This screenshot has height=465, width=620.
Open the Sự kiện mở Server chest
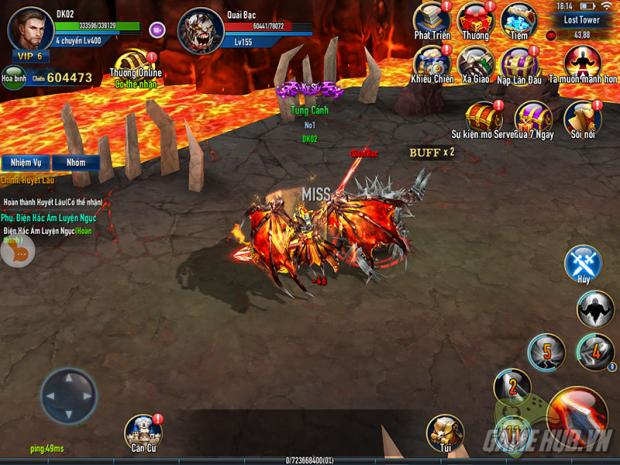coord(484,116)
